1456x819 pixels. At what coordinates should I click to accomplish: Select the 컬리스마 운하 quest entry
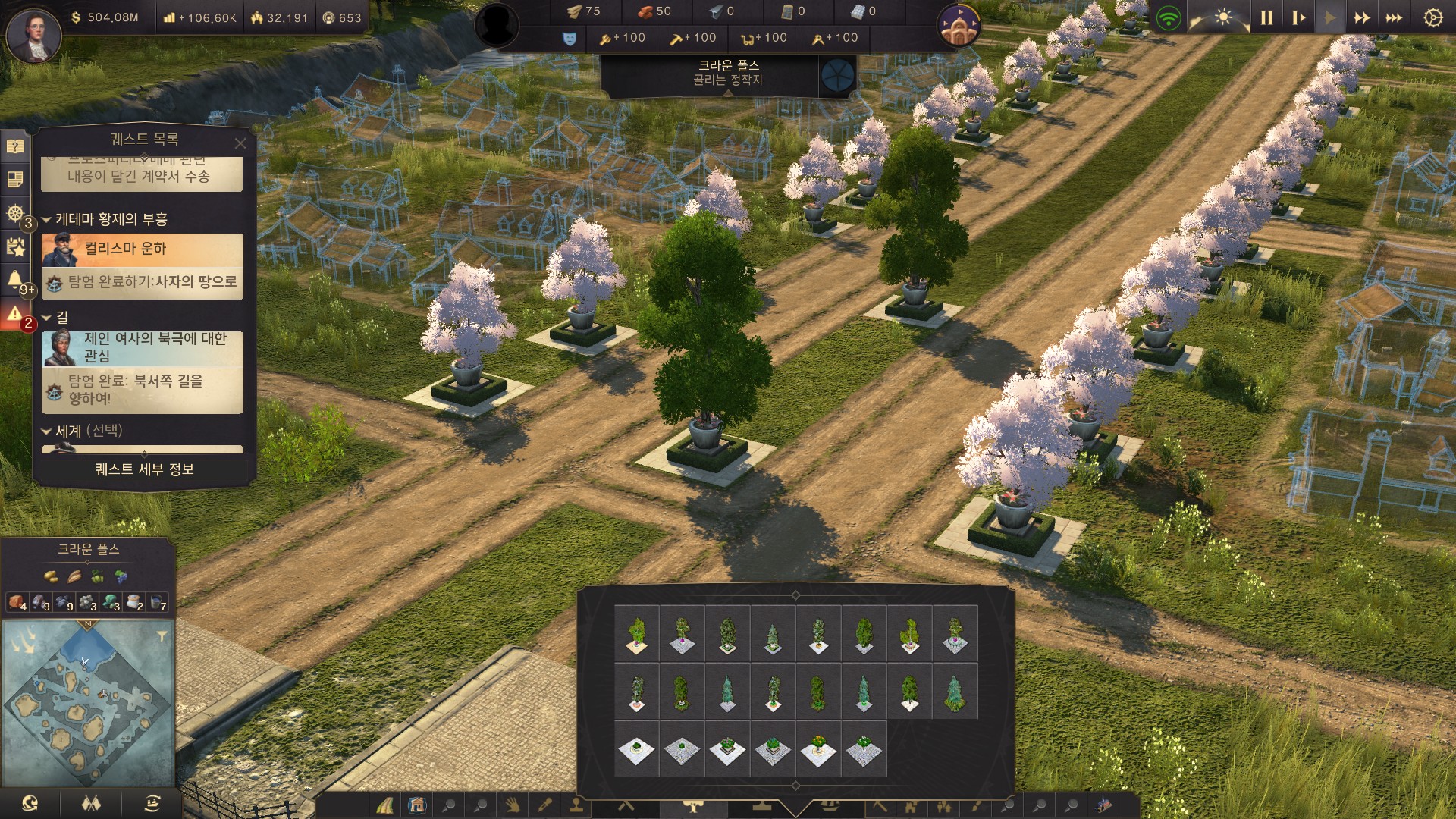coord(143,249)
